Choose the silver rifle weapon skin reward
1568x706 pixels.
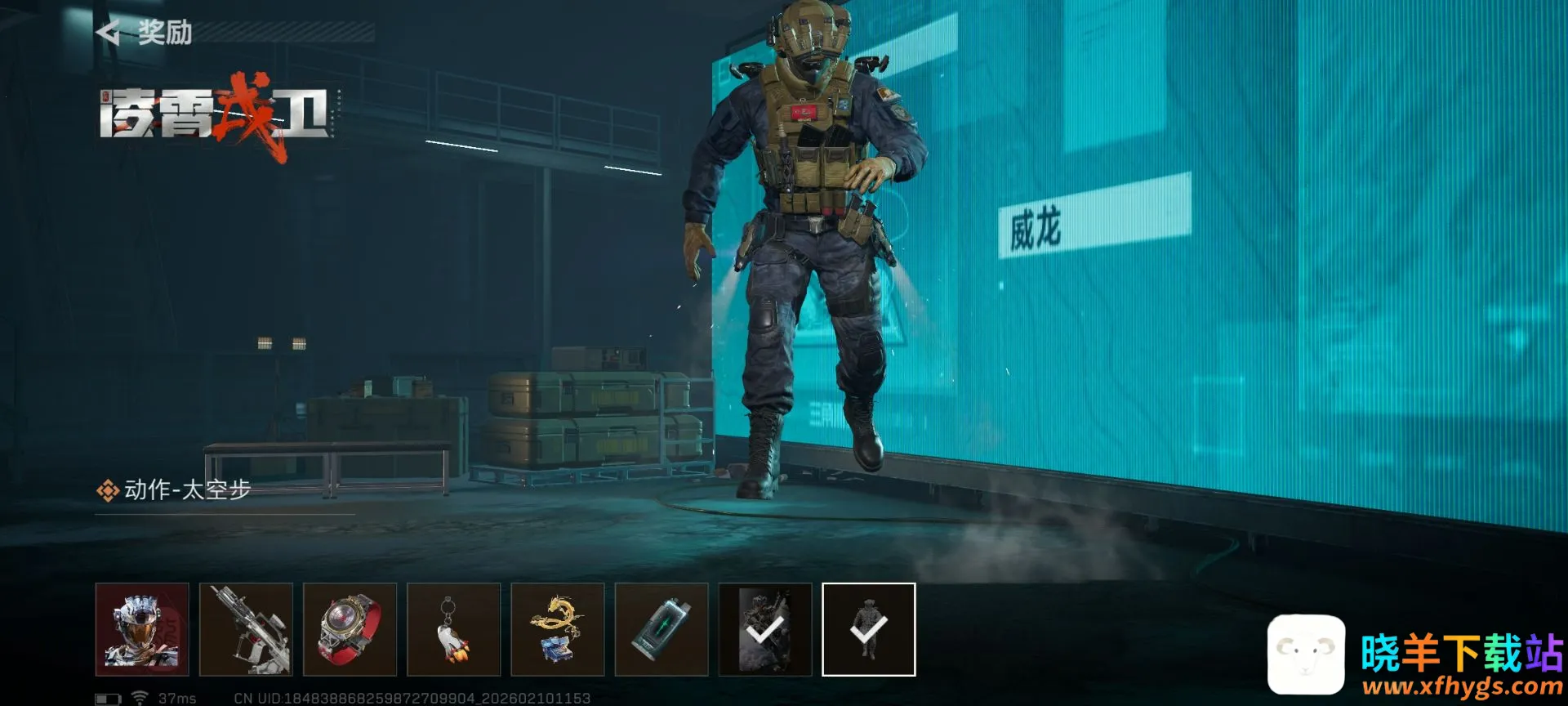[246, 629]
